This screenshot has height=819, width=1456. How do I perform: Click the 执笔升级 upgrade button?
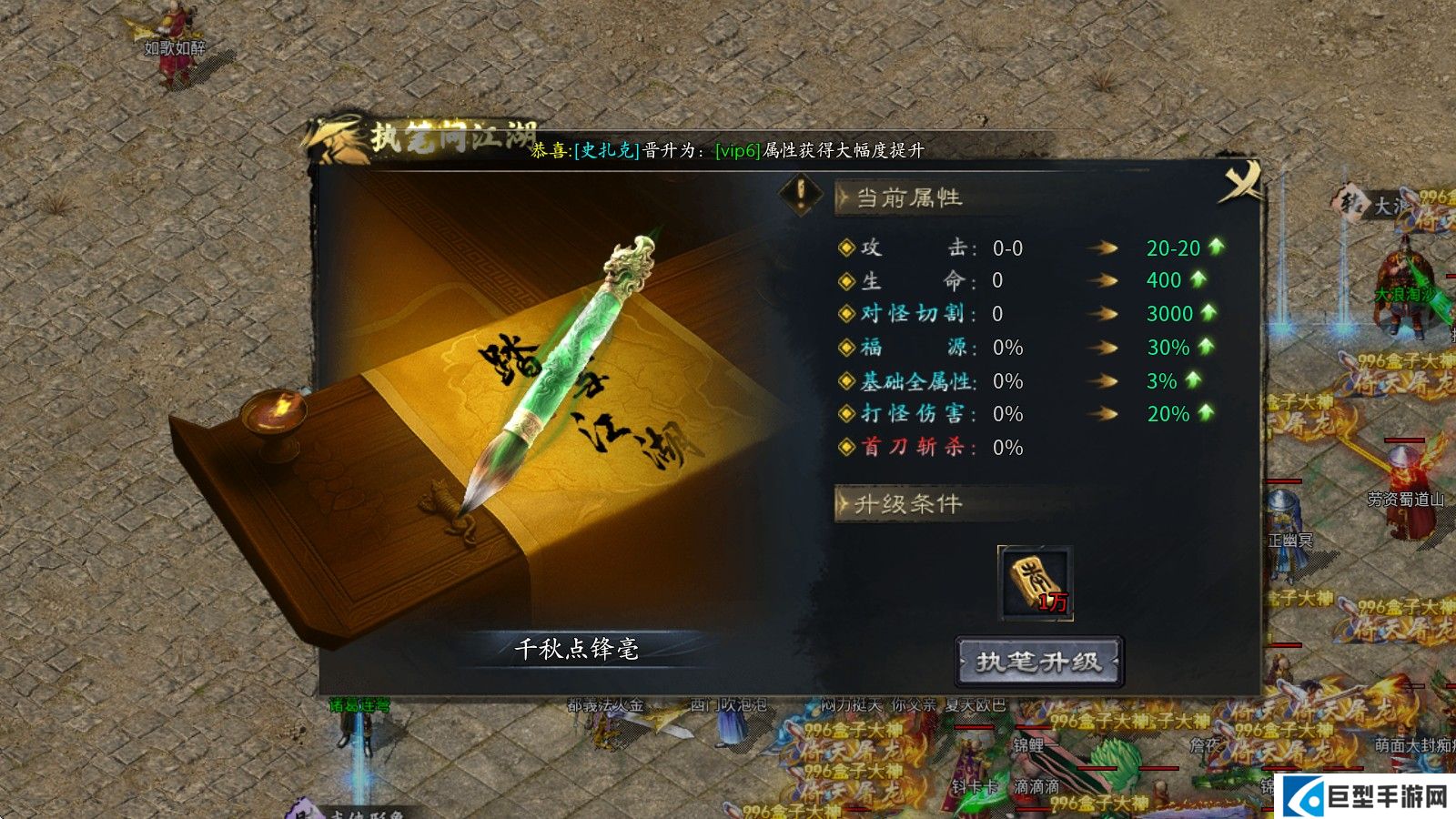tap(1038, 662)
